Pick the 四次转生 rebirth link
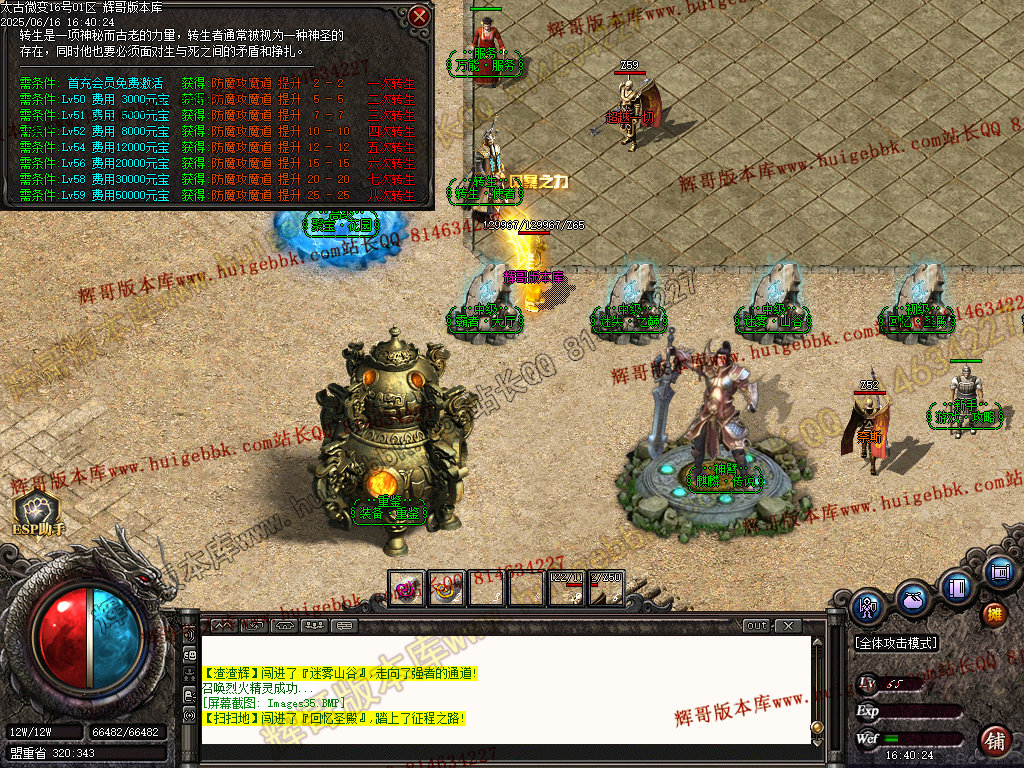Image resolution: width=1024 pixels, height=768 pixels. (x=391, y=132)
